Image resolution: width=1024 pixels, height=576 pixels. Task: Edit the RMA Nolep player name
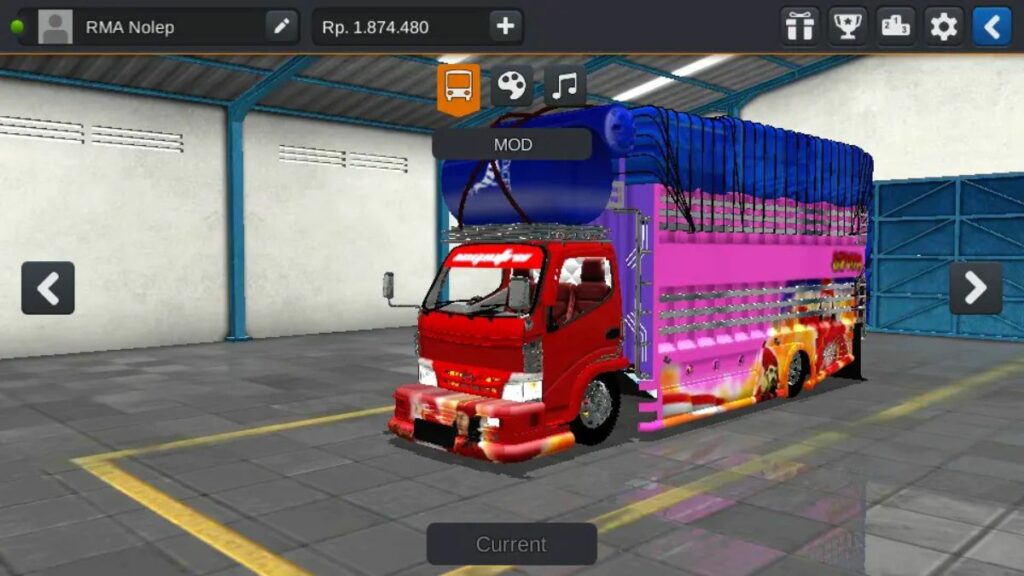282,27
